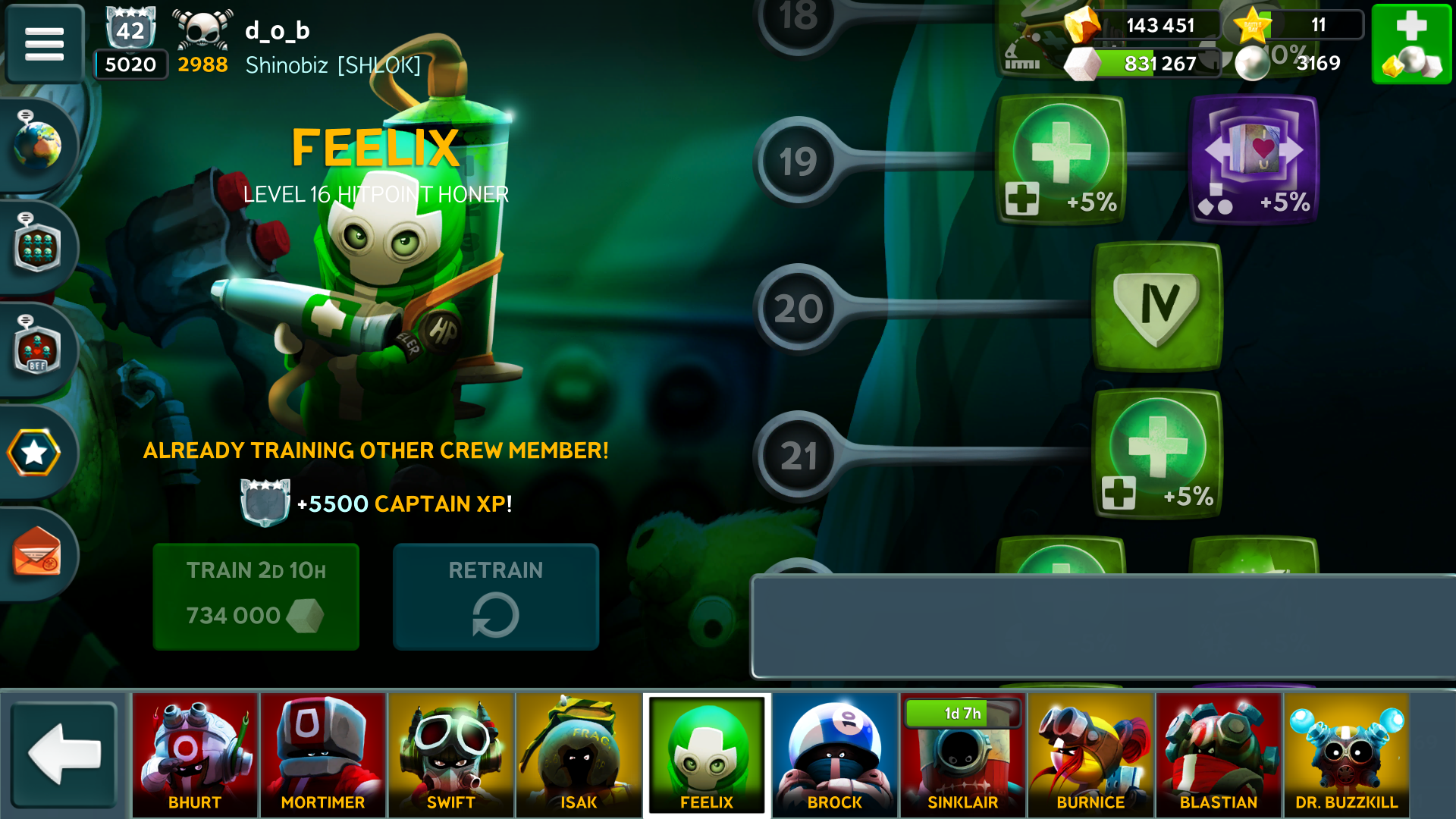The image size is (1456, 819).
Task: Open the BFF friends chat icon
Action: coord(36,350)
